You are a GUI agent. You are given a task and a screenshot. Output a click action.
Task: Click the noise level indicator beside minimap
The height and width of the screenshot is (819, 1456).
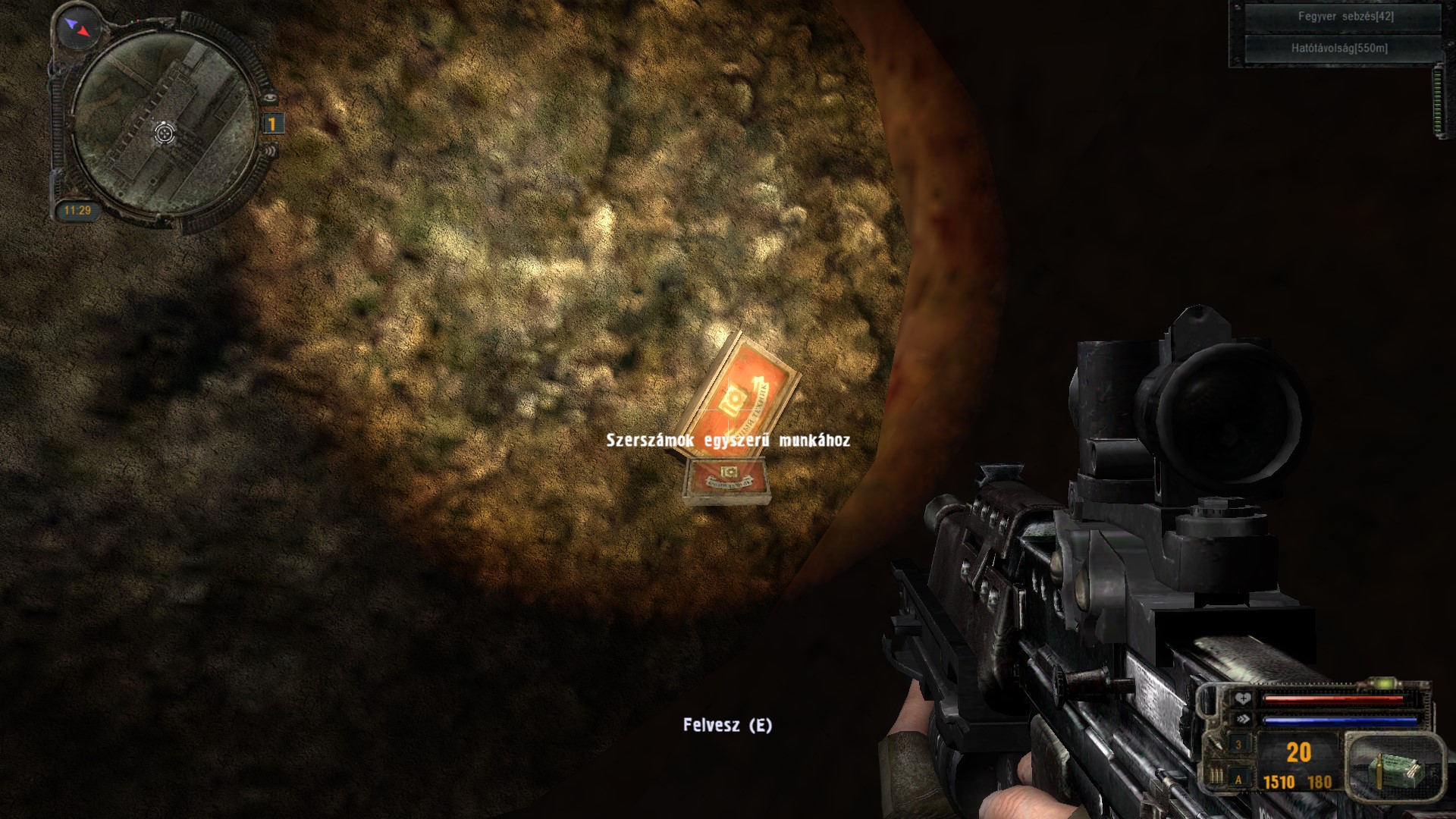271,149
